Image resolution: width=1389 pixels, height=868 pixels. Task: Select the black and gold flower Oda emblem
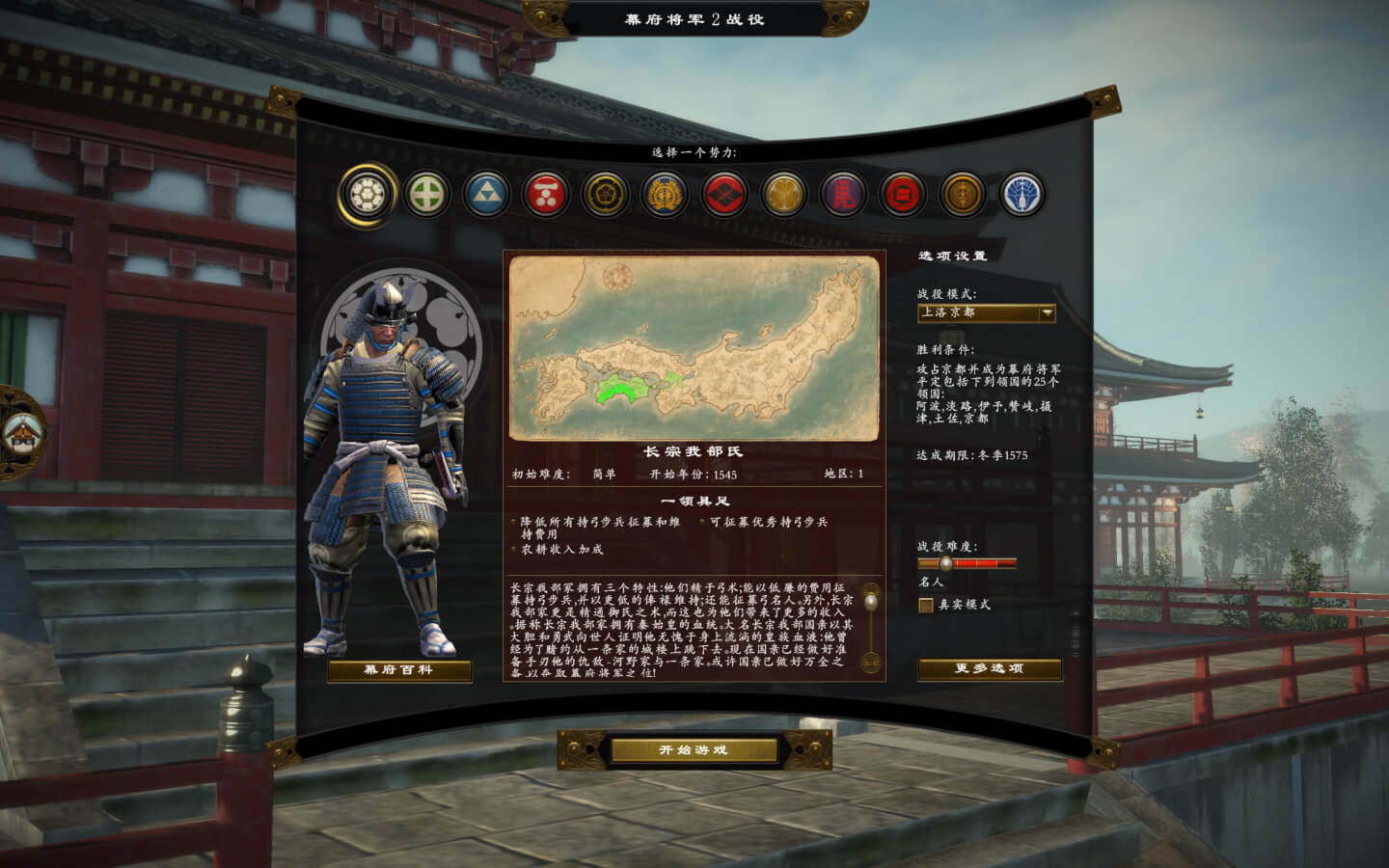click(x=606, y=195)
